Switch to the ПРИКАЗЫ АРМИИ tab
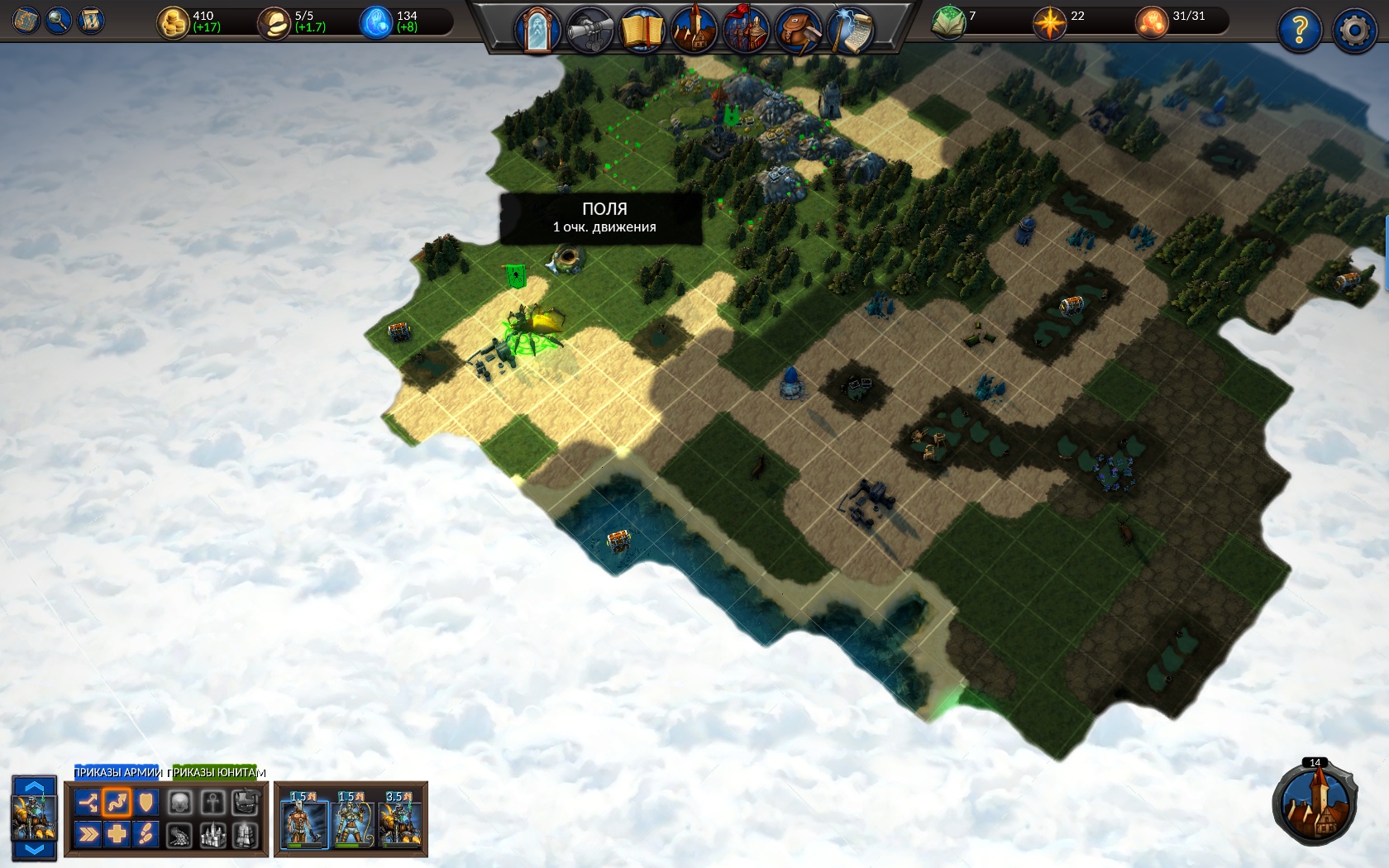The width and height of the screenshot is (1389, 868). click(117, 772)
